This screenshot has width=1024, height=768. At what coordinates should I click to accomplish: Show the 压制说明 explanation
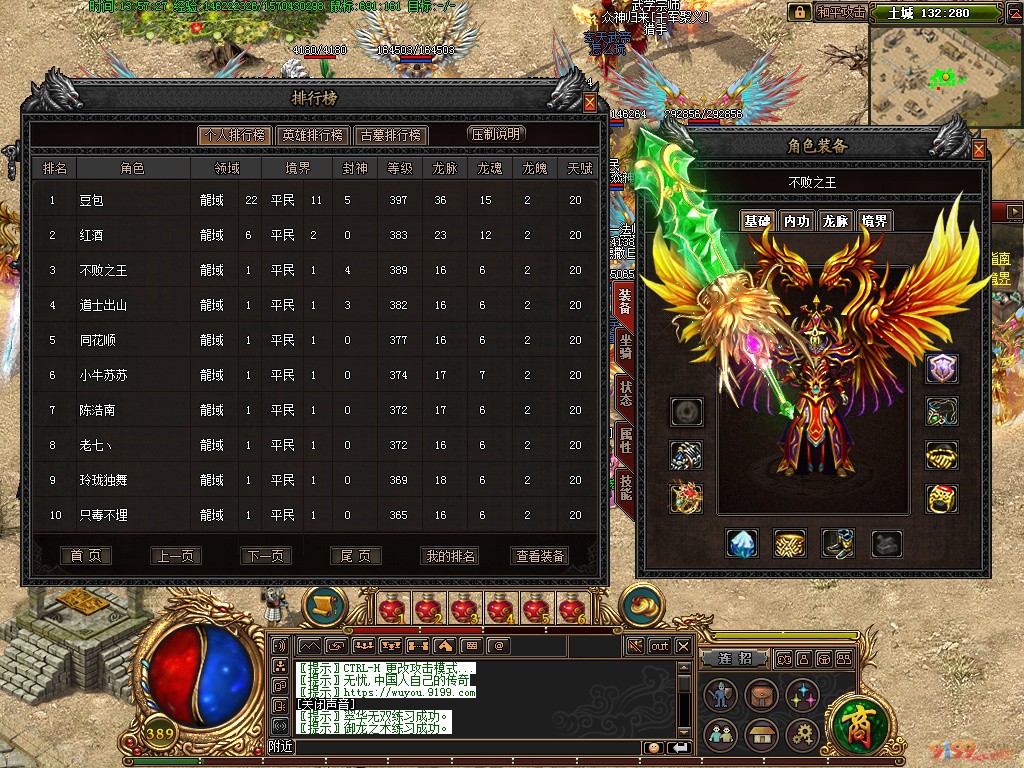pos(496,134)
